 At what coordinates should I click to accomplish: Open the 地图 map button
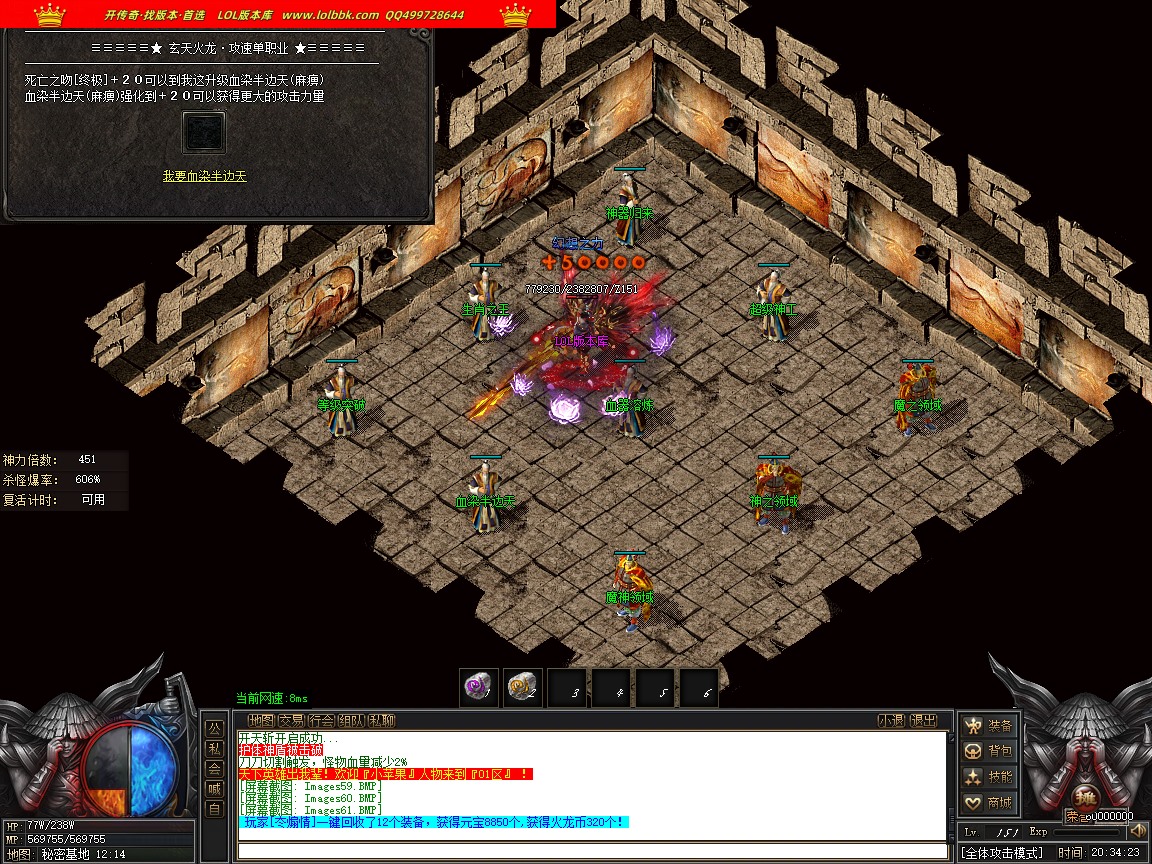261,720
